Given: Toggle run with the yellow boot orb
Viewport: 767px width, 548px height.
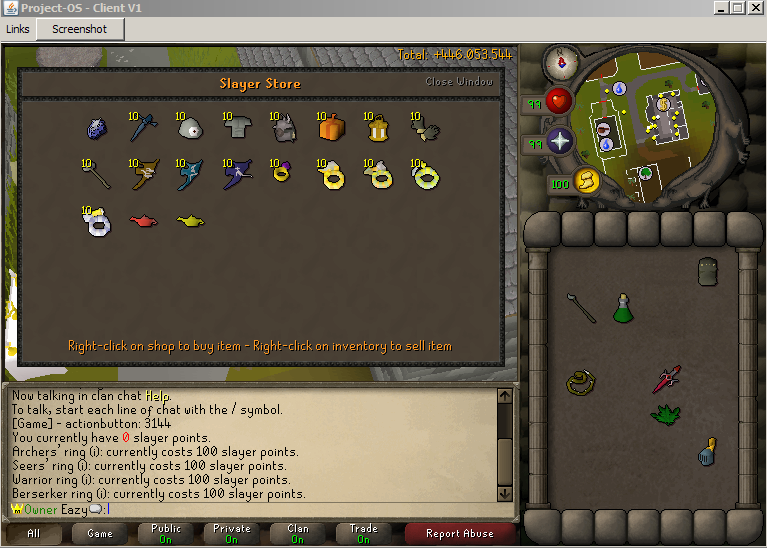Looking at the screenshot, I should [x=586, y=180].
